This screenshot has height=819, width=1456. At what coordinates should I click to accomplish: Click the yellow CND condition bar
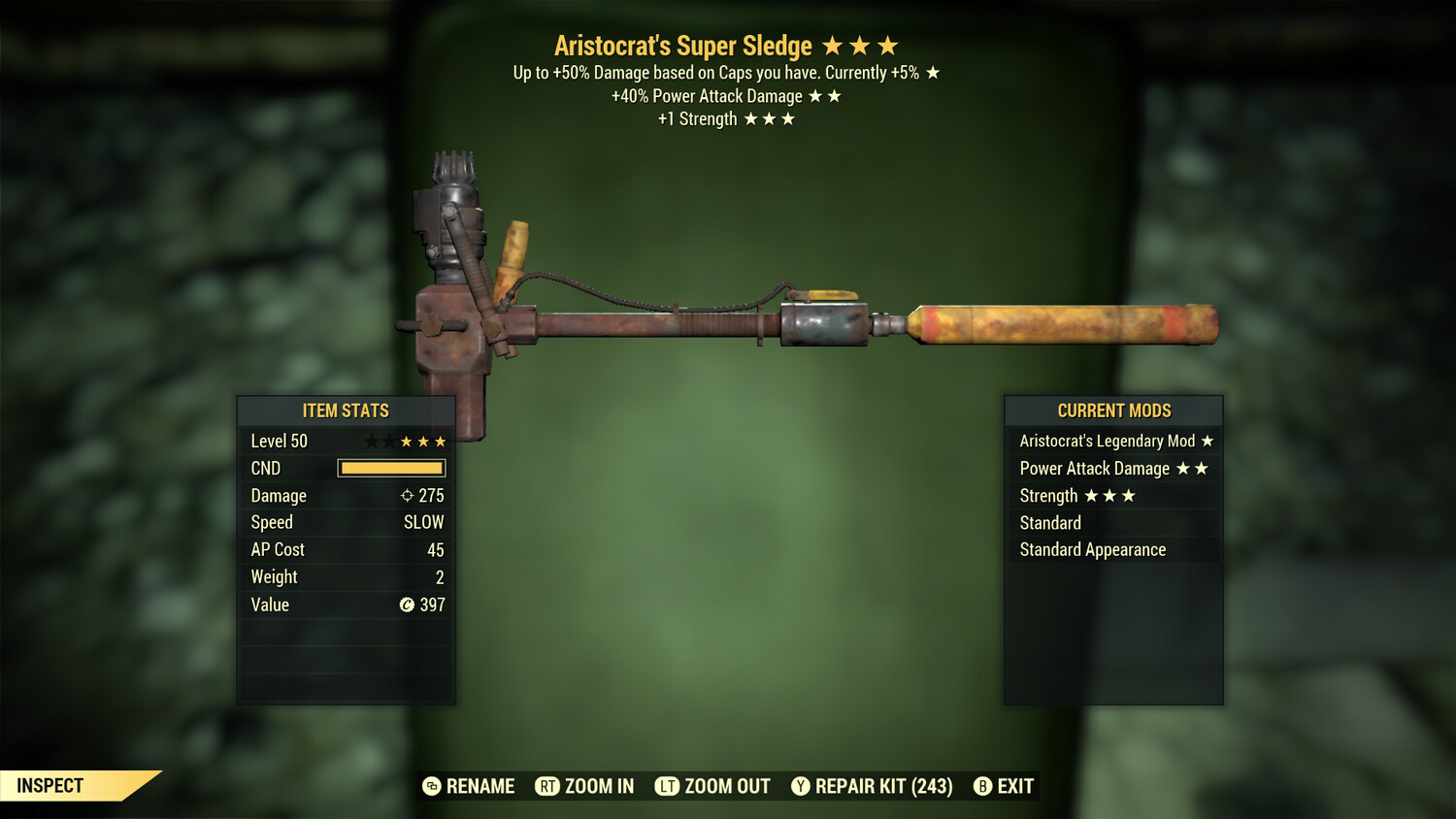(x=391, y=468)
